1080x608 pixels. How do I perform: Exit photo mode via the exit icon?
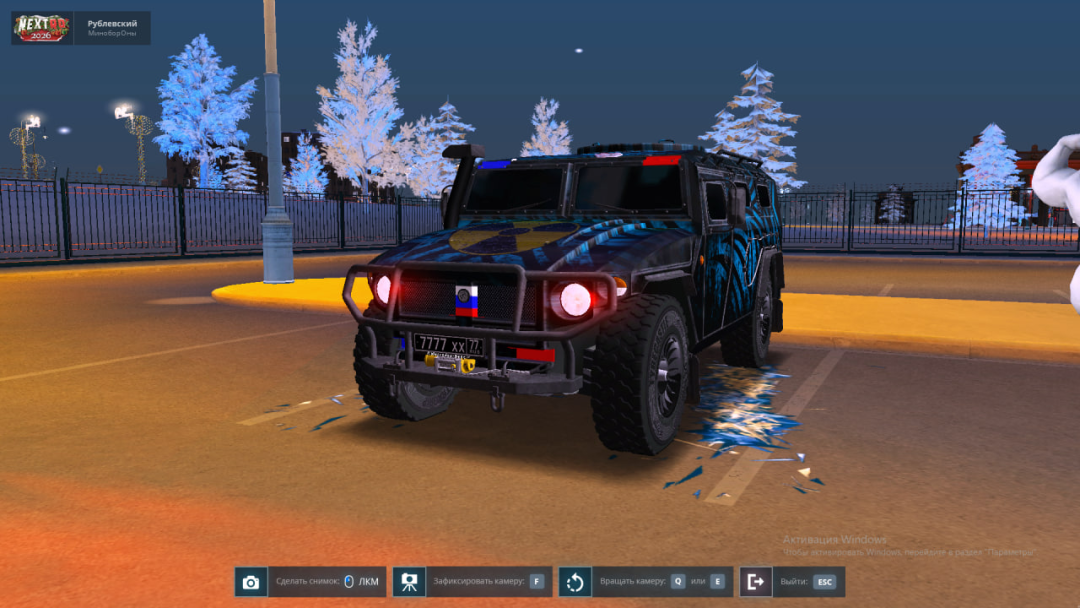tap(756, 582)
